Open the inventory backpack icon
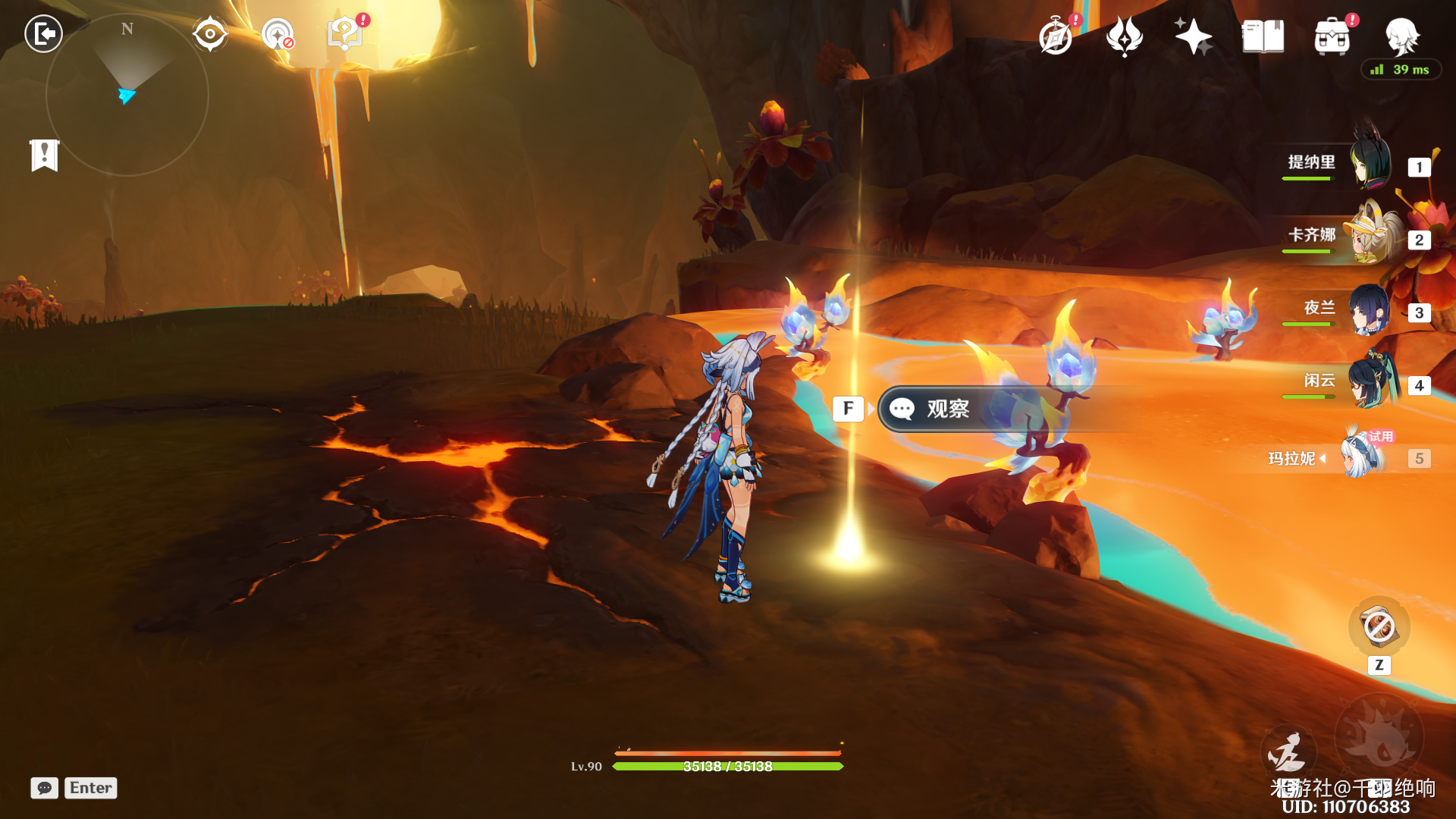The height and width of the screenshot is (819, 1456). click(x=1332, y=36)
